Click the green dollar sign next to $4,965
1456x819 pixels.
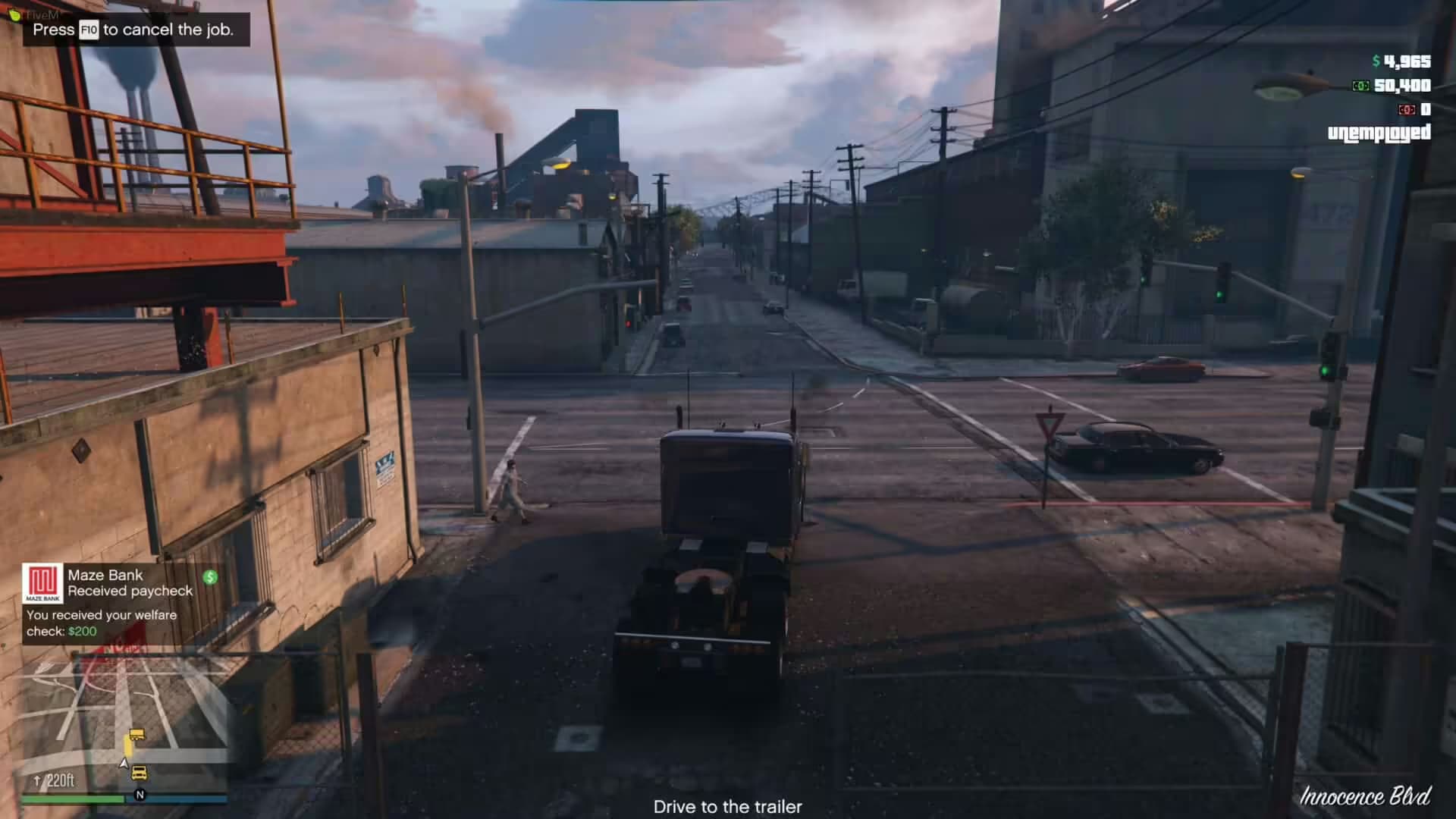click(1376, 61)
